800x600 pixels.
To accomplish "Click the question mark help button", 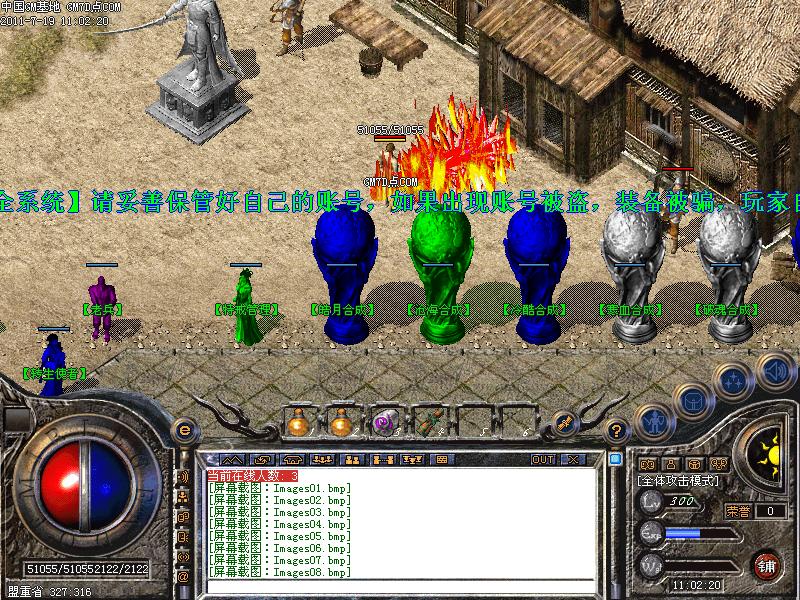I will pyautogui.click(x=617, y=431).
